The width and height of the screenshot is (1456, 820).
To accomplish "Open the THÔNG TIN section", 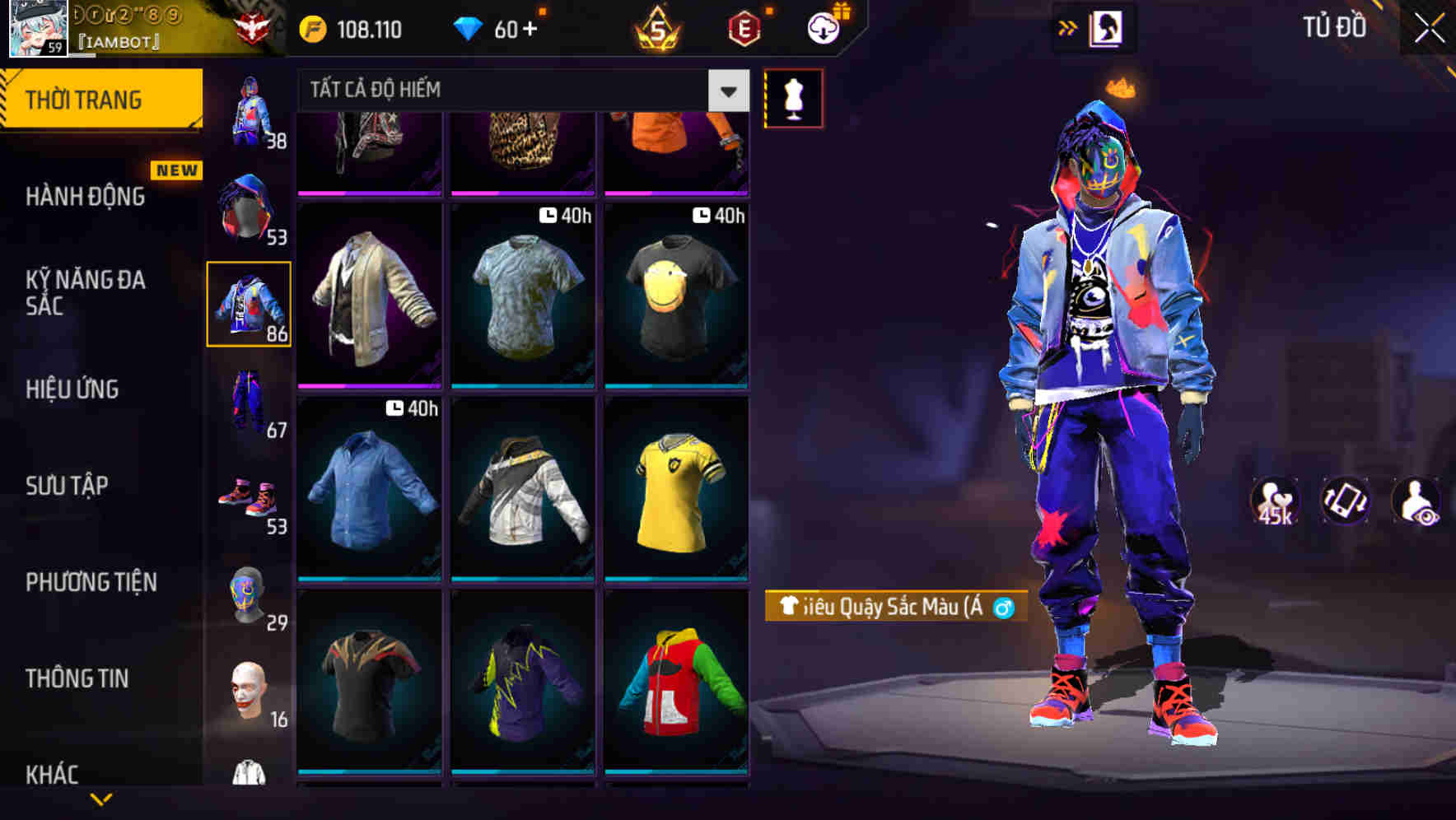I will tap(75, 678).
